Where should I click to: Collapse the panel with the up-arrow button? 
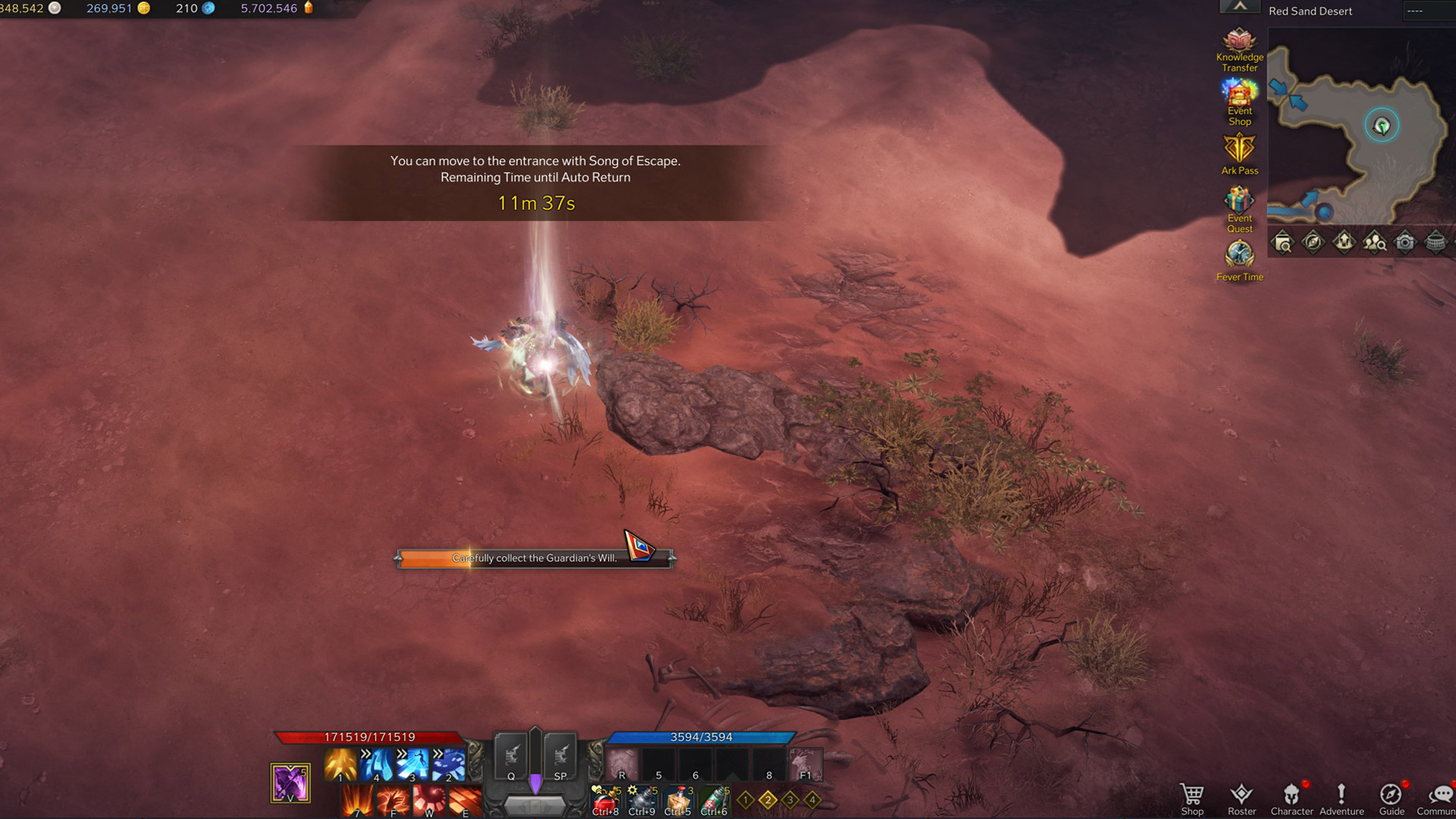(1240, 7)
